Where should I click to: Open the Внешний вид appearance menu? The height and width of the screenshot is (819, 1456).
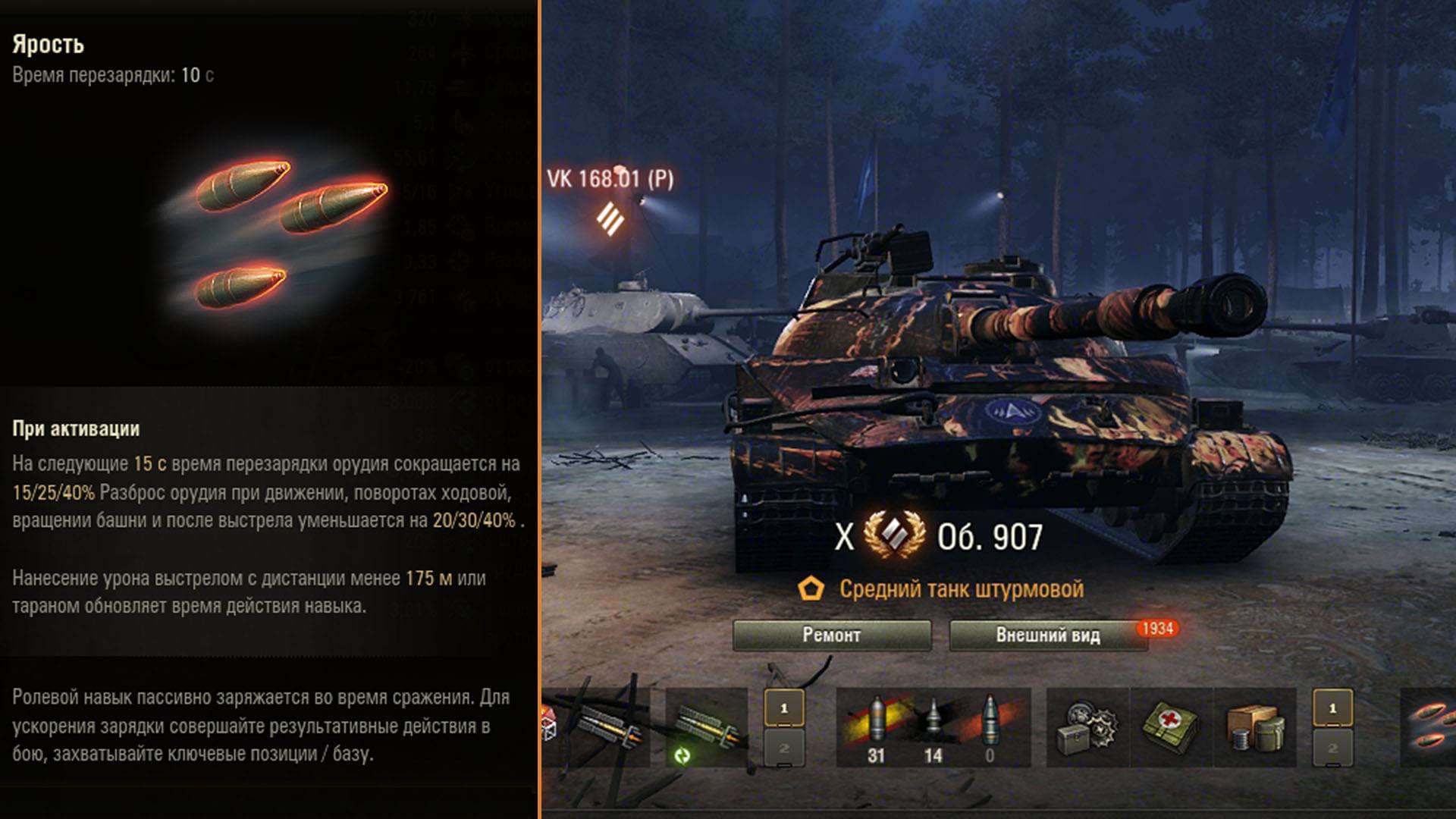(x=1047, y=635)
